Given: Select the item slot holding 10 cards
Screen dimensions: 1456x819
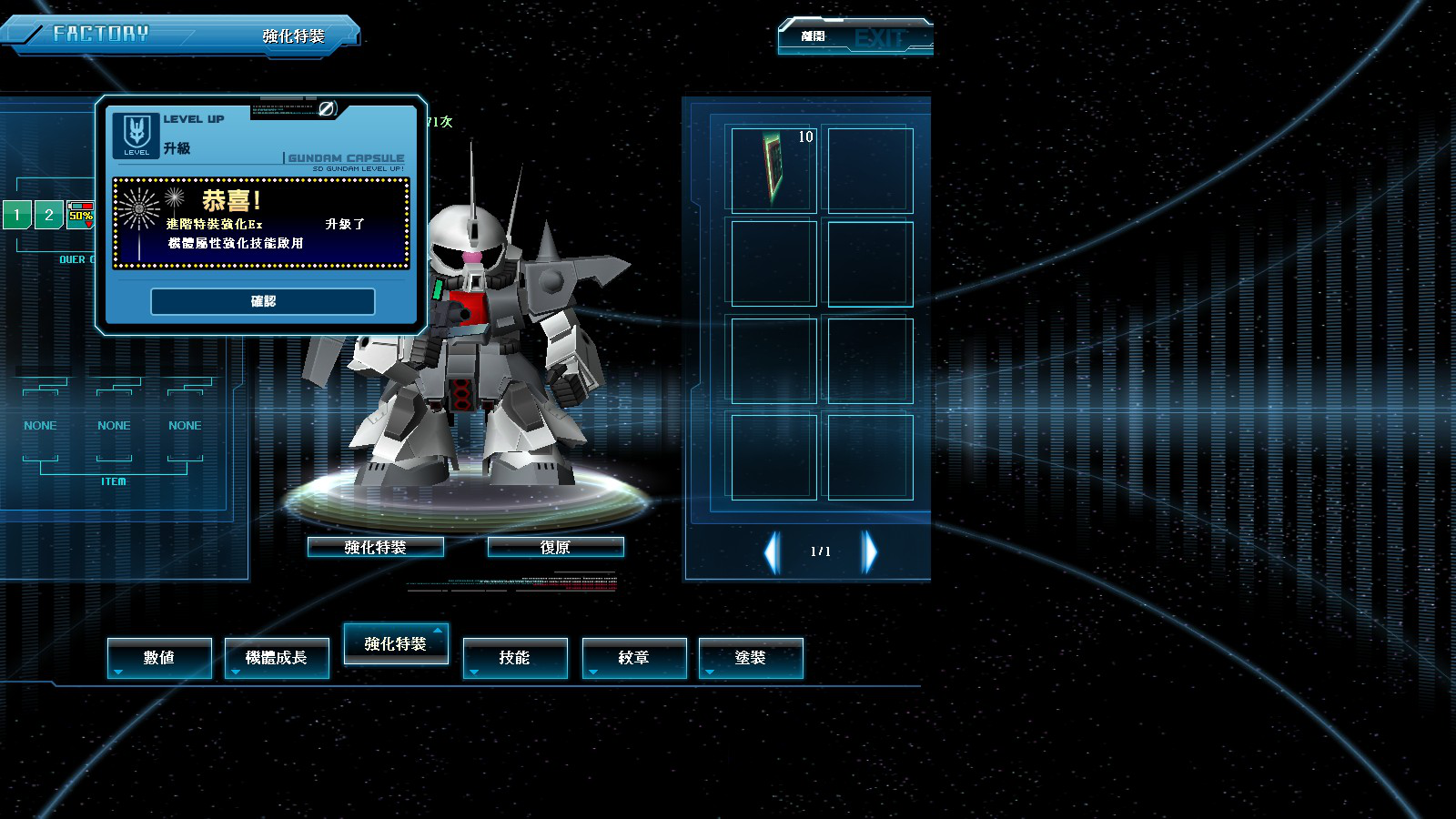Looking at the screenshot, I should (773, 169).
